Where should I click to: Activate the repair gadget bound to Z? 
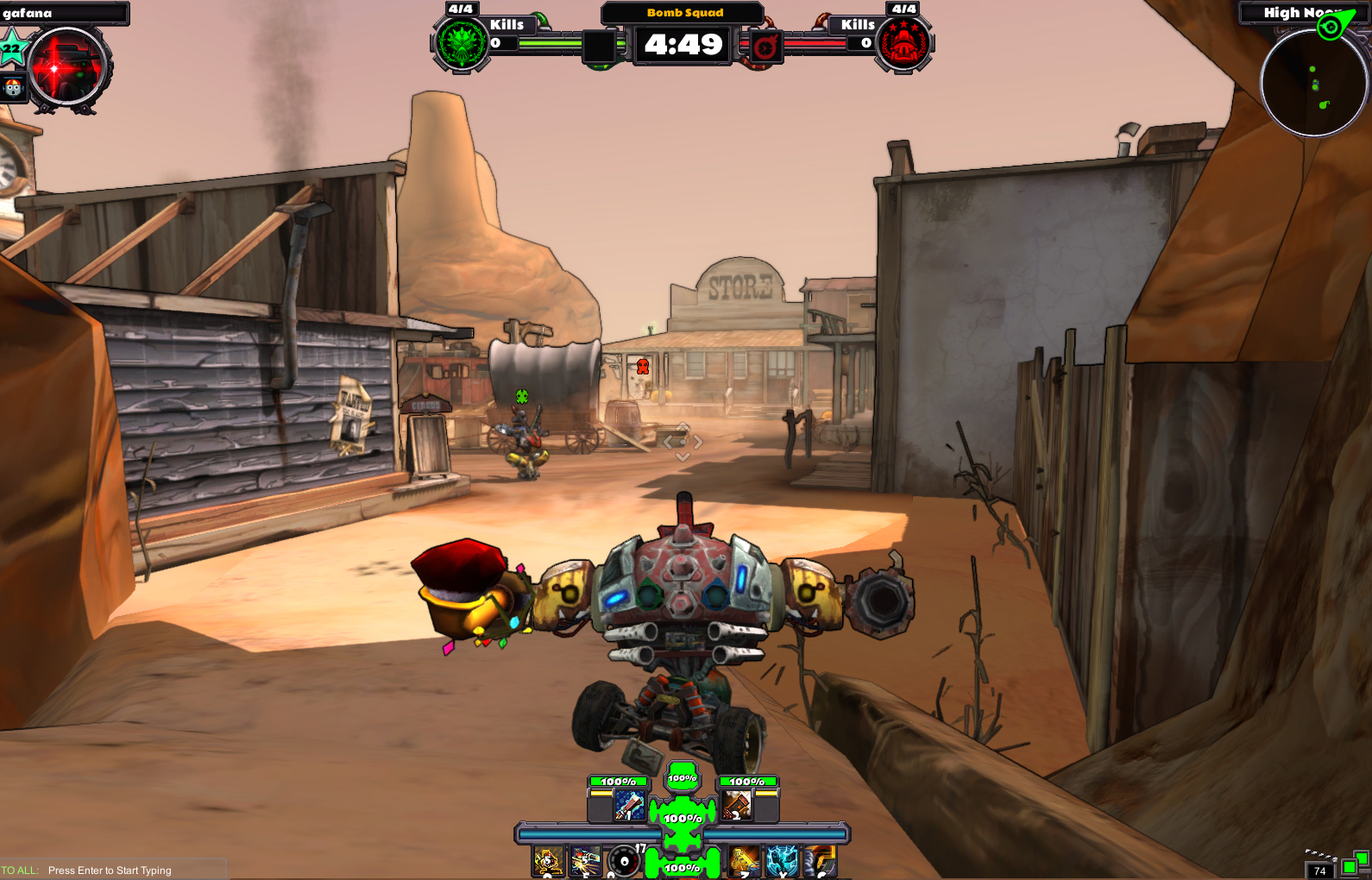(x=744, y=861)
